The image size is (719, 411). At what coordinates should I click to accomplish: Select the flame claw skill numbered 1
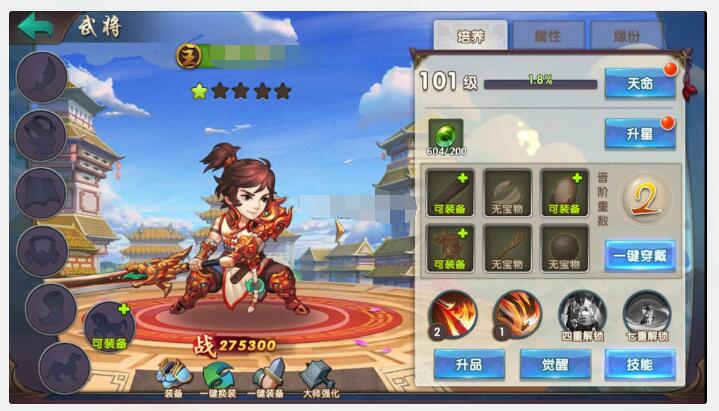(x=517, y=313)
